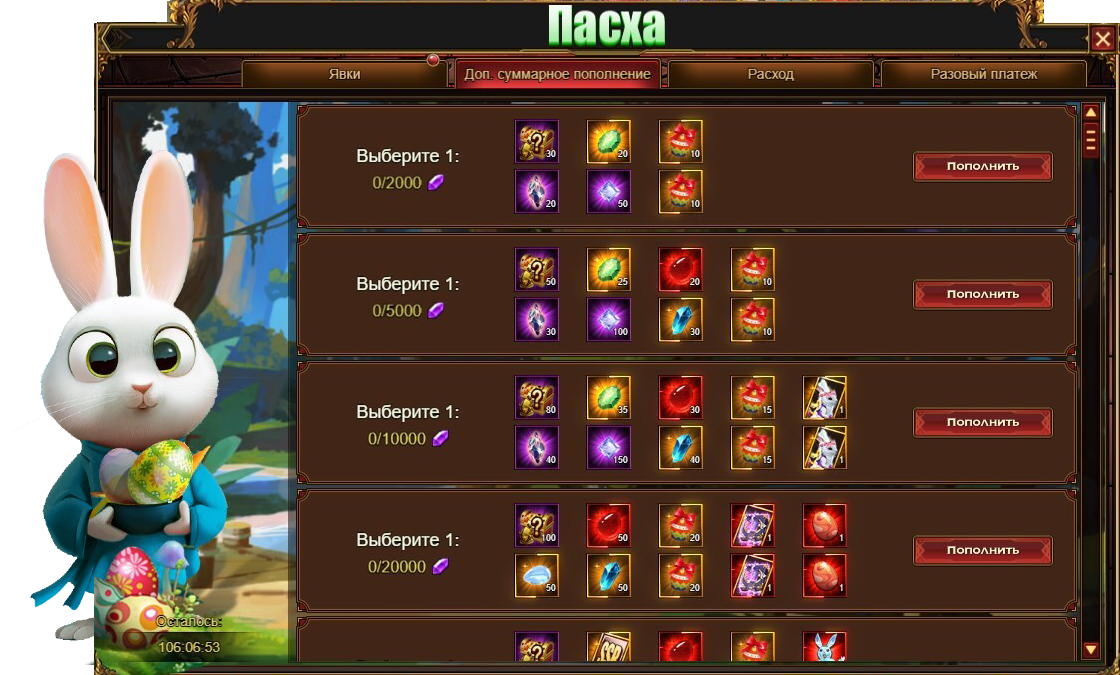This screenshot has width=1120, height=675.
Task: Pick the purple star x150 reward
Action: 608,447
